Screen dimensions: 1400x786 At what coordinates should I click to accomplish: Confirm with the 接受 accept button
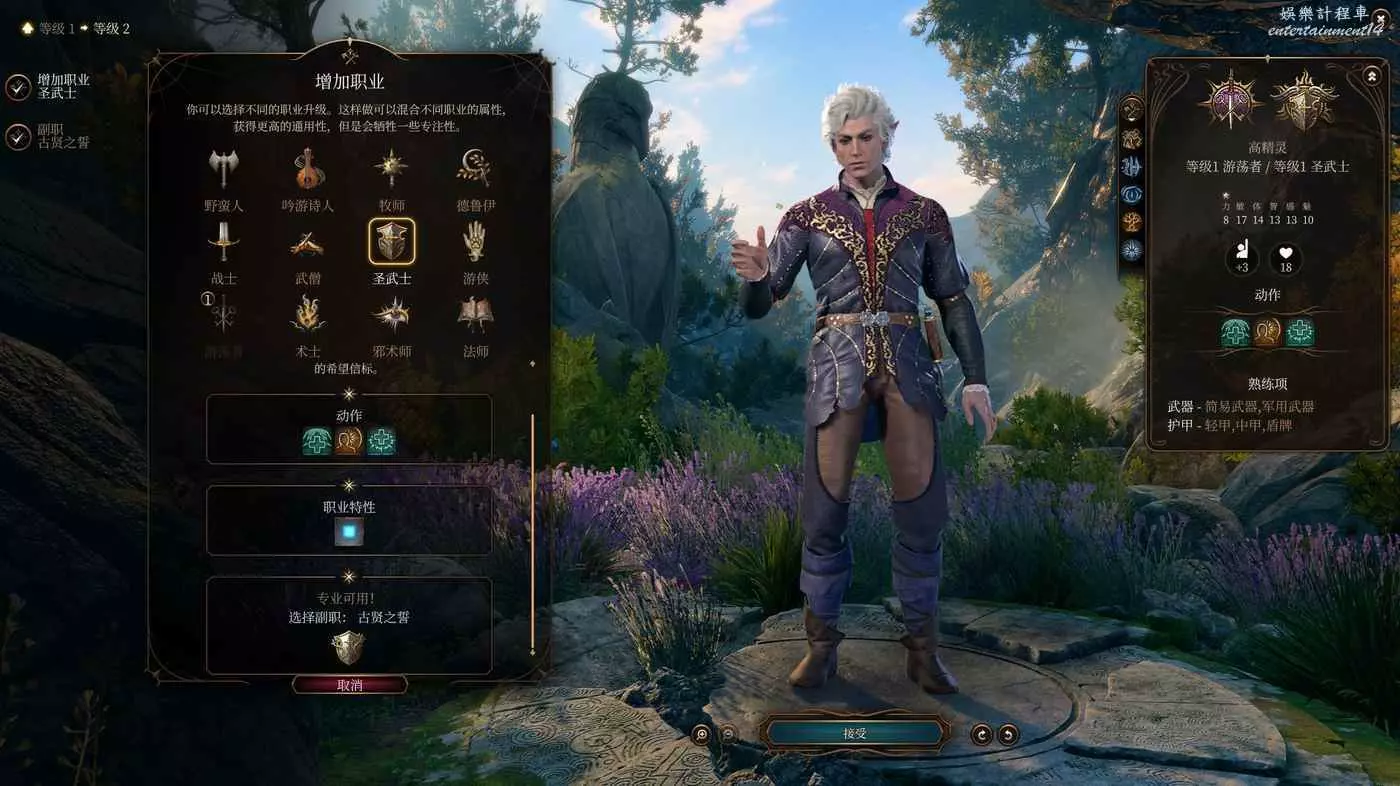click(855, 733)
